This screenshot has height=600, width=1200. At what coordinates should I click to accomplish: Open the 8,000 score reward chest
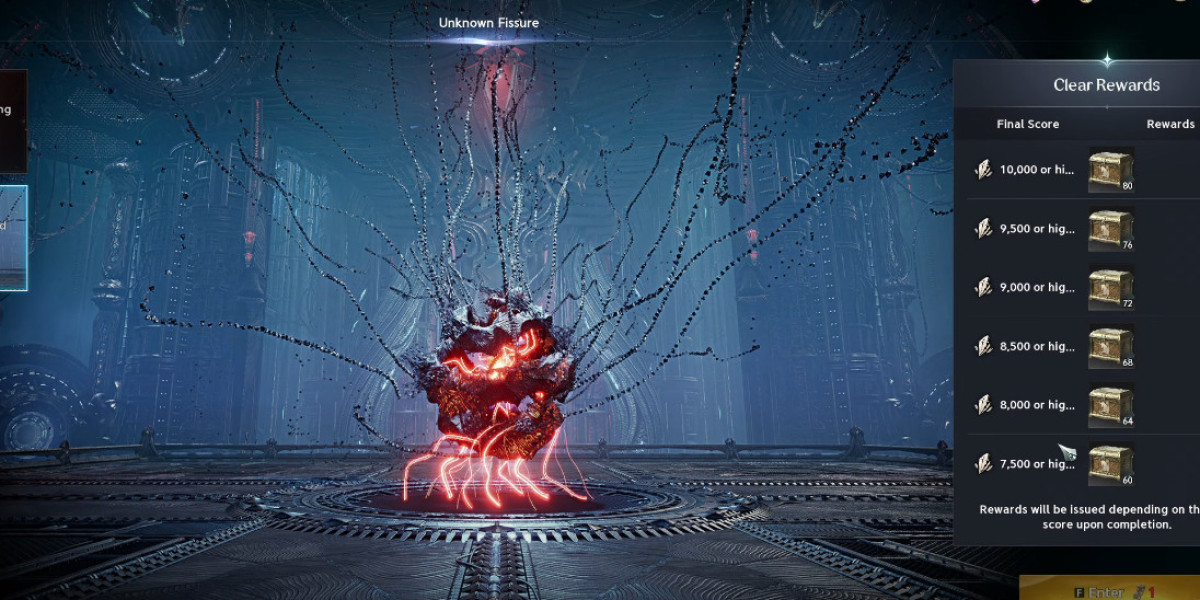coord(1110,405)
